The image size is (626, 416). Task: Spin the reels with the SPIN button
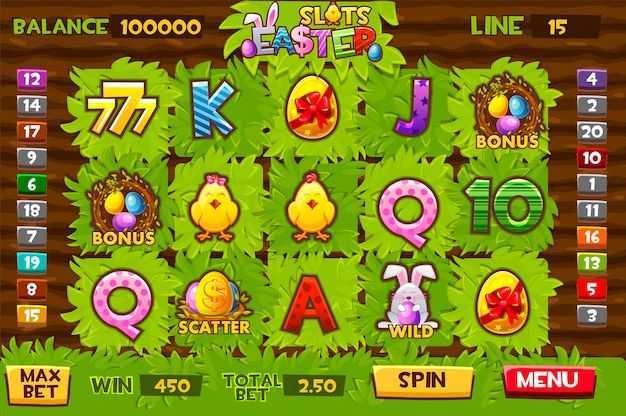pyautogui.click(x=423, y=381)
